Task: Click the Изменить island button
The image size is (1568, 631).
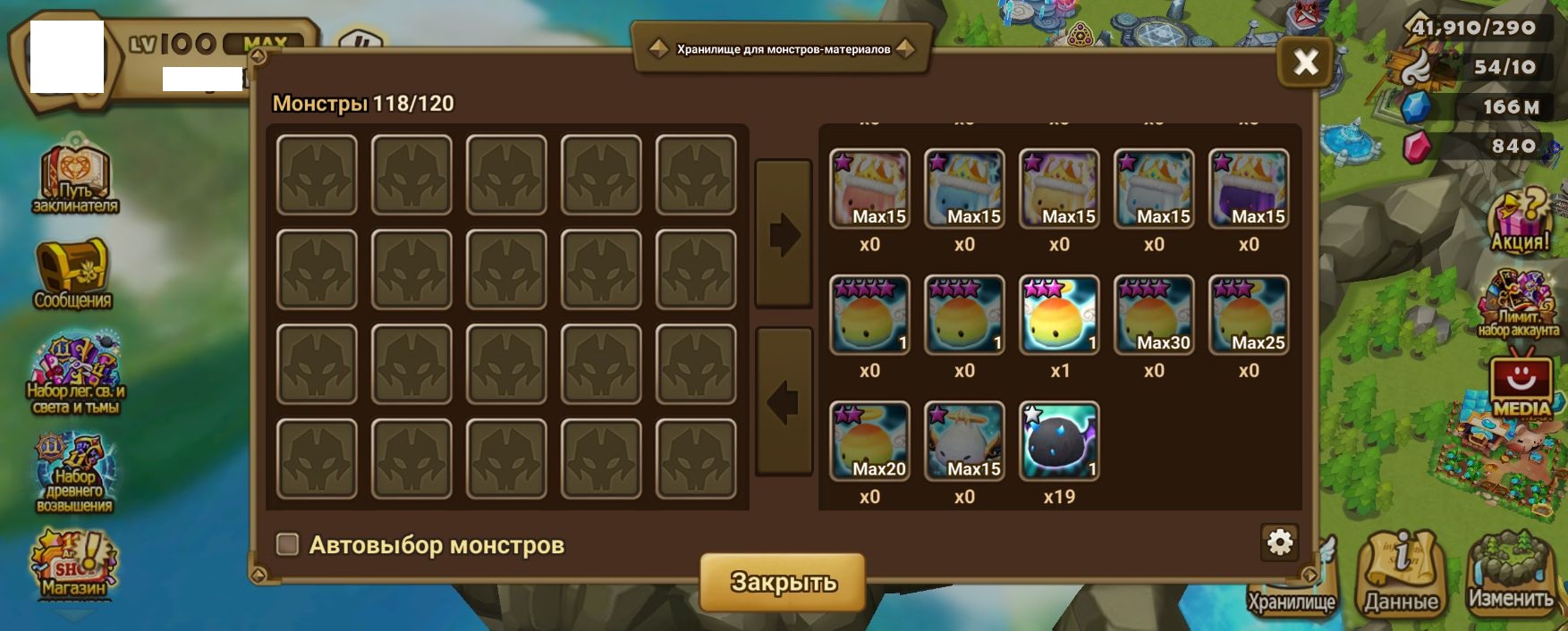Action: [x=1510, y=572]
